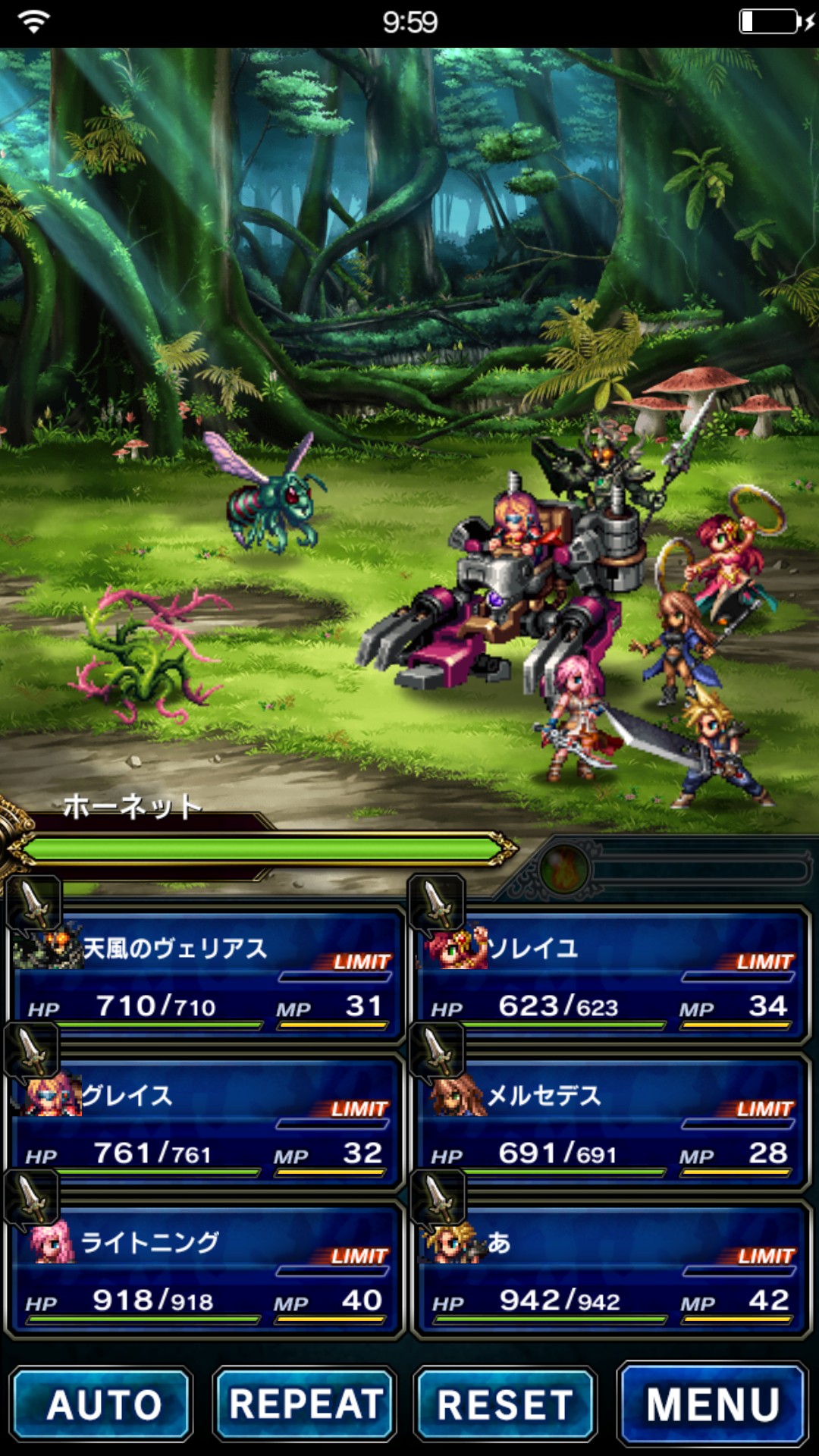Turn on AUTO battle mode
This screenshot has width=819, height=1456.
(x=102, y=1404)
